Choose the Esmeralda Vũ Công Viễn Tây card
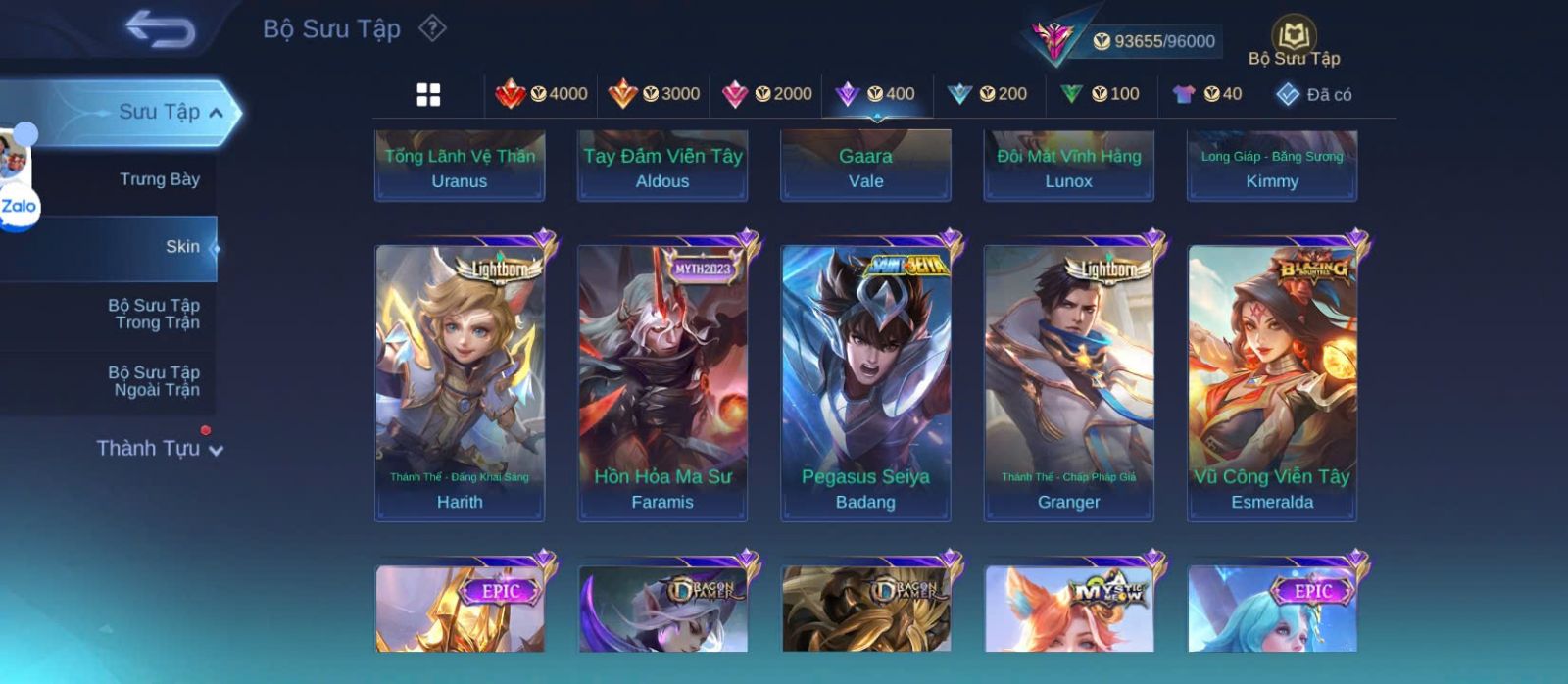The width and height of the screenshot is (1568, 684). point(1272,382)
